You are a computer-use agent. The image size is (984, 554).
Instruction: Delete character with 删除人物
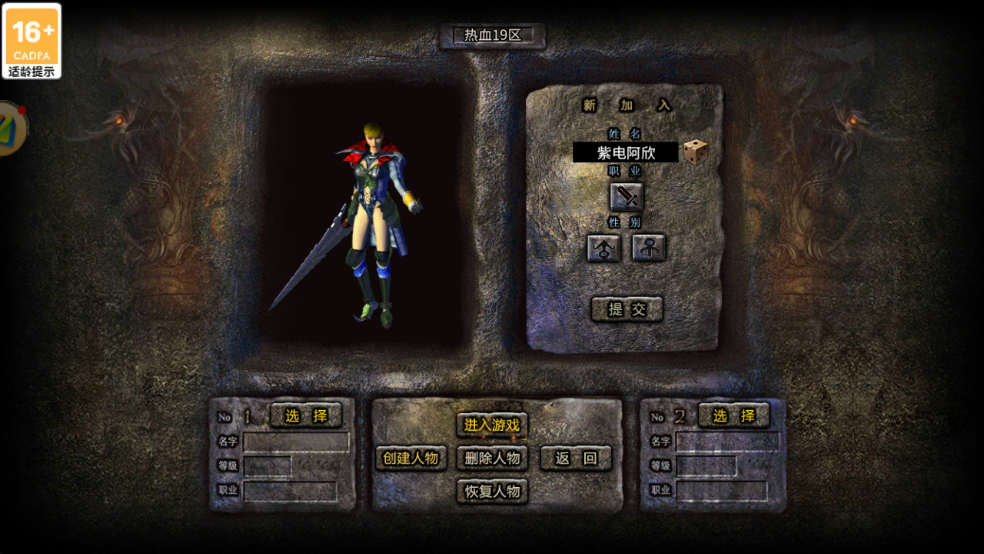pos(492,458)
